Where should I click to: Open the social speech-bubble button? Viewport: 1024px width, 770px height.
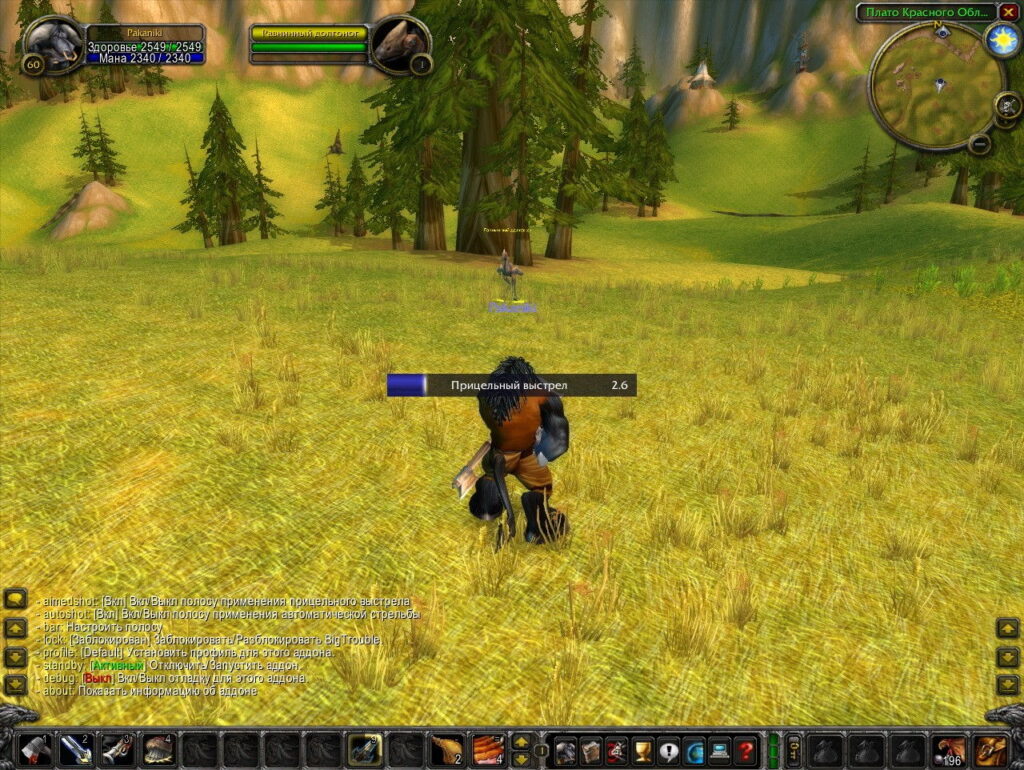coord(668,750)
